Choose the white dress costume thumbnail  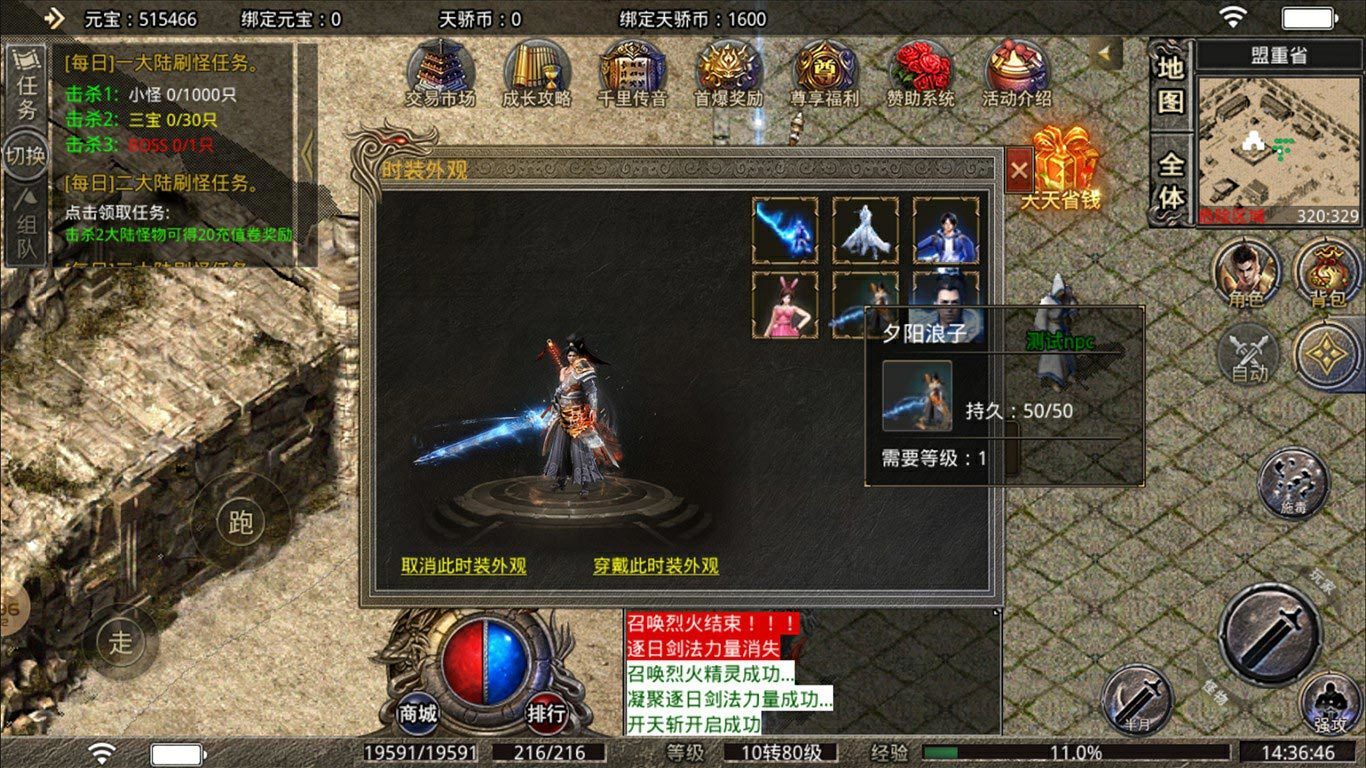(x=865, y=230)
